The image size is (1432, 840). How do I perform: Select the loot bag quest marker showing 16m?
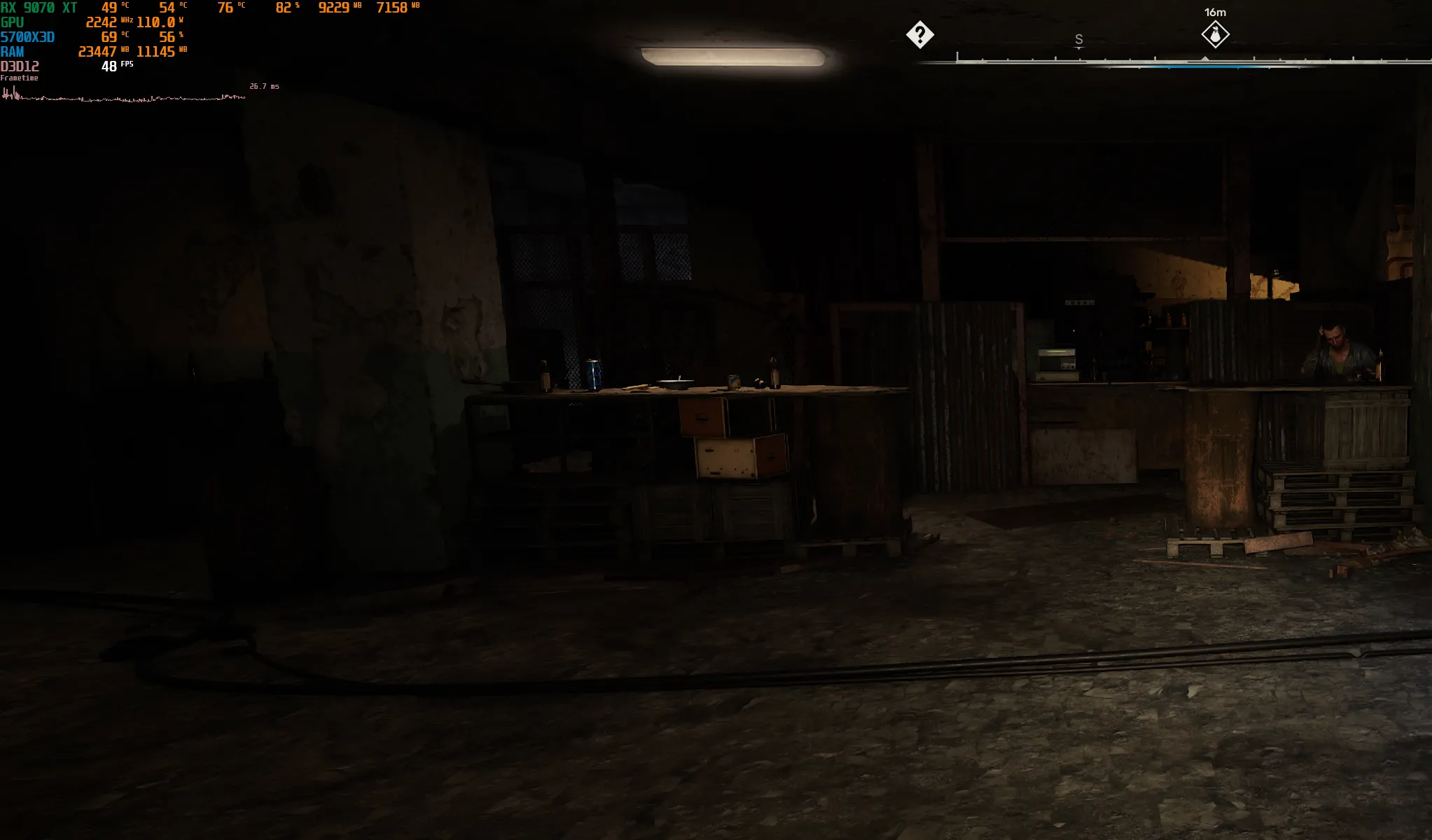(x=1215, y=34)
